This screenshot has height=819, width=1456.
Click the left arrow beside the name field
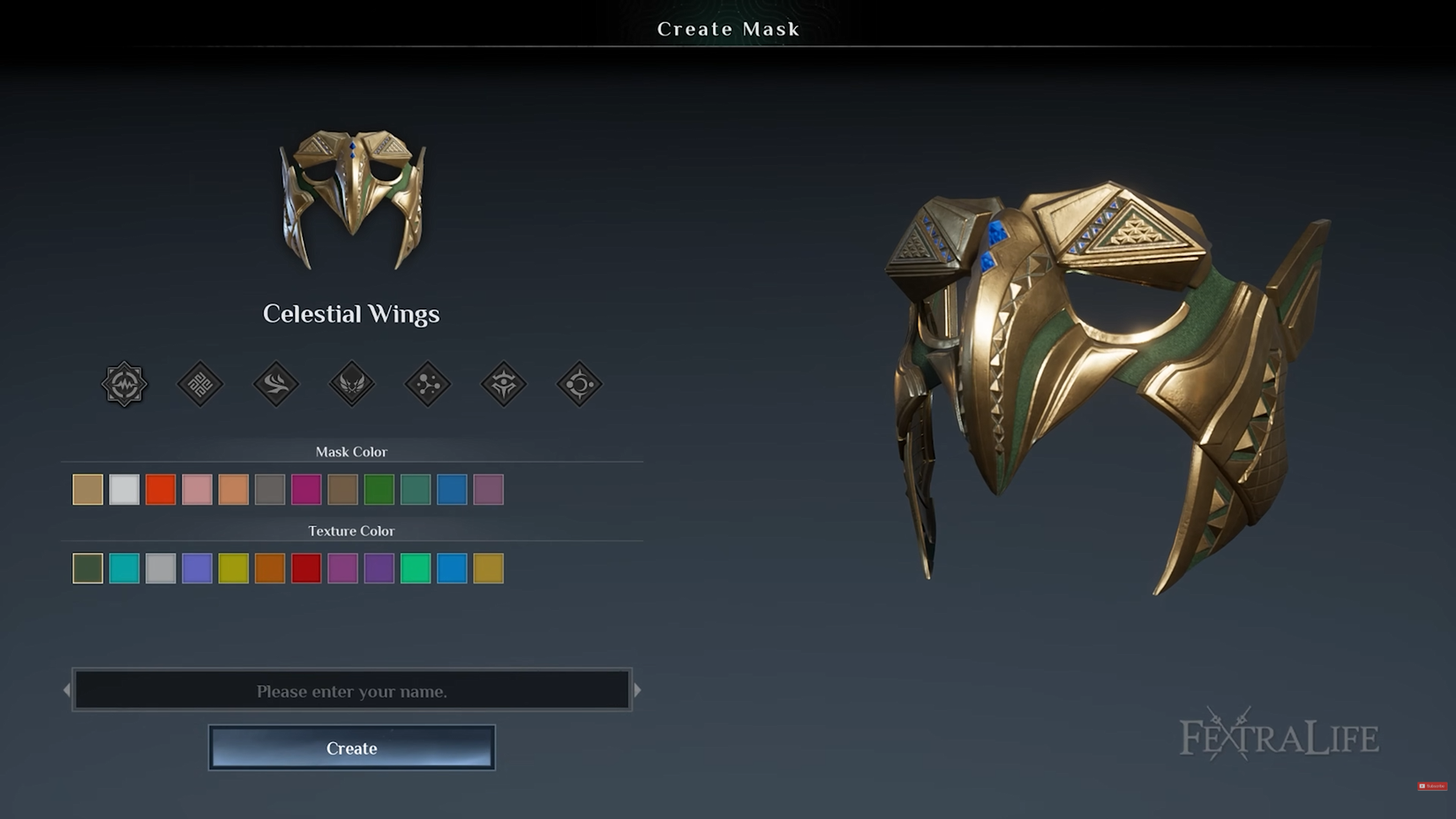pos(68,691)
